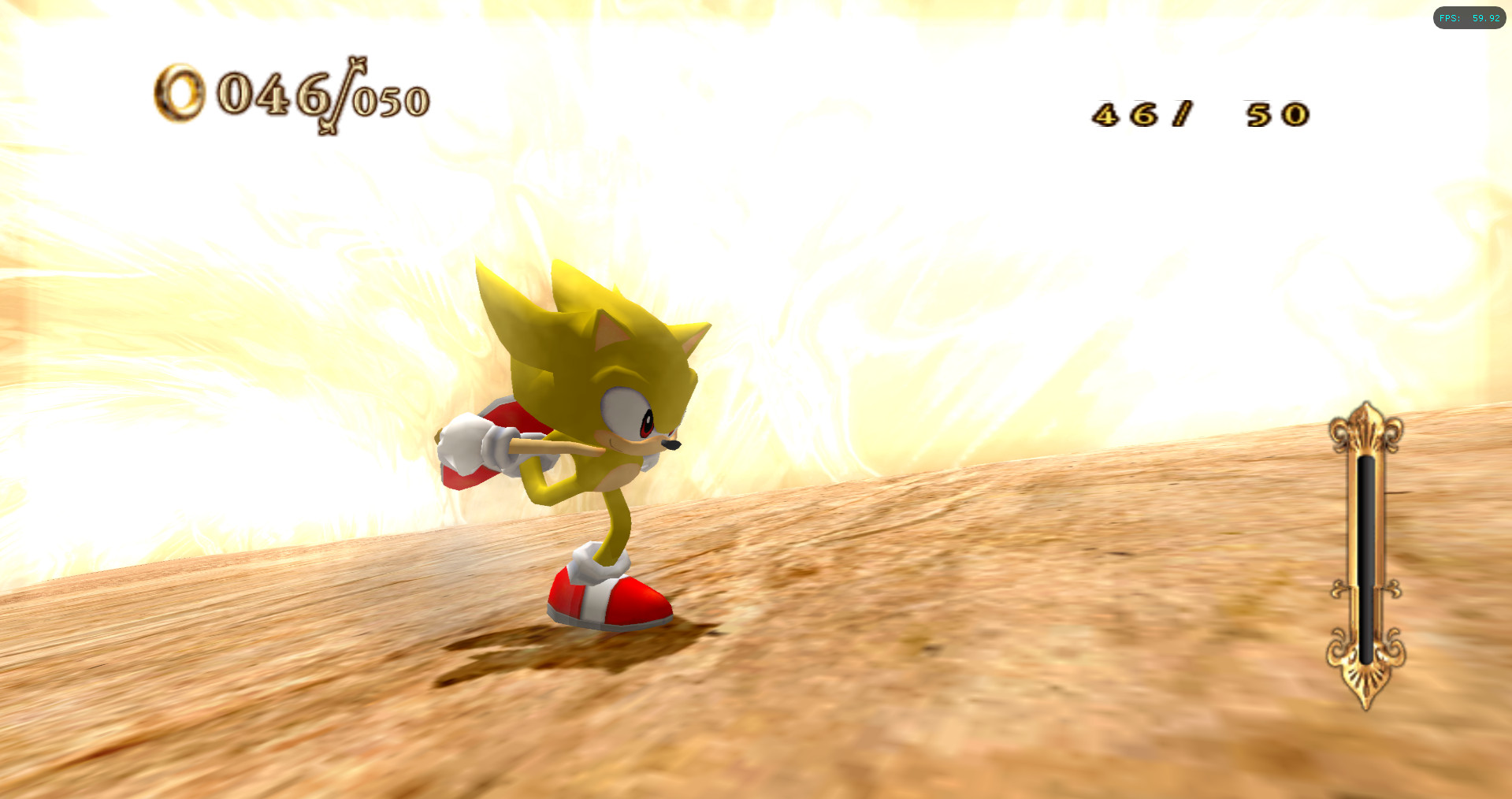This screenshot has width=1512, height=799.
Task: Click the decorative fleur-de-lis atop the gauge
Action: (x=1365, y=429)
